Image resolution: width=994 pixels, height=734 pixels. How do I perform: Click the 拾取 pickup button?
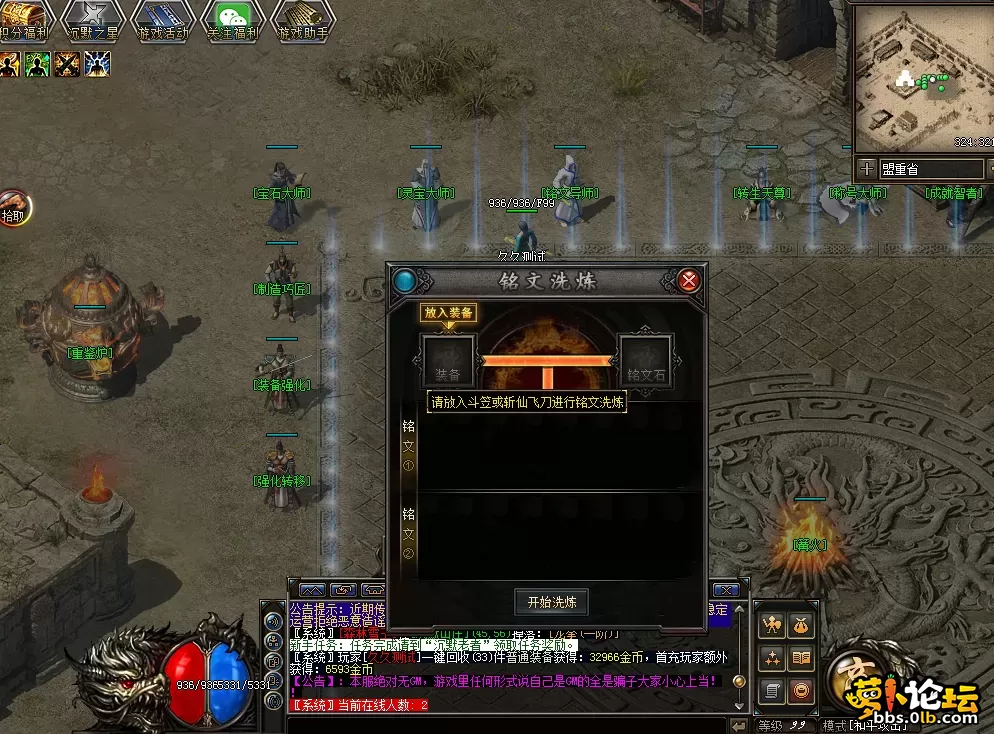click(14, 208)
